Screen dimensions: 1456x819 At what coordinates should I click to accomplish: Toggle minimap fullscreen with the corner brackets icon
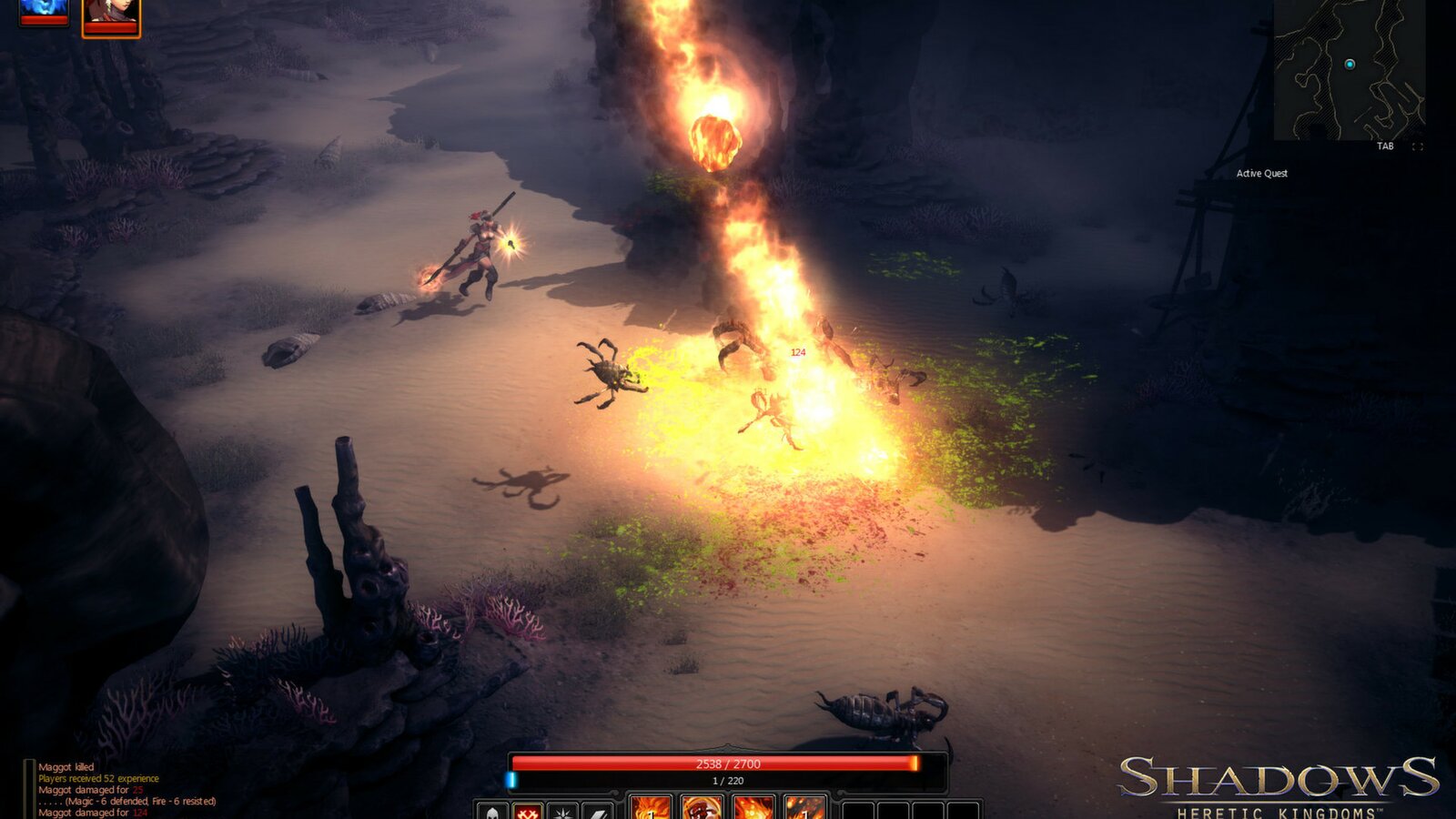[x=1417, y=147]
